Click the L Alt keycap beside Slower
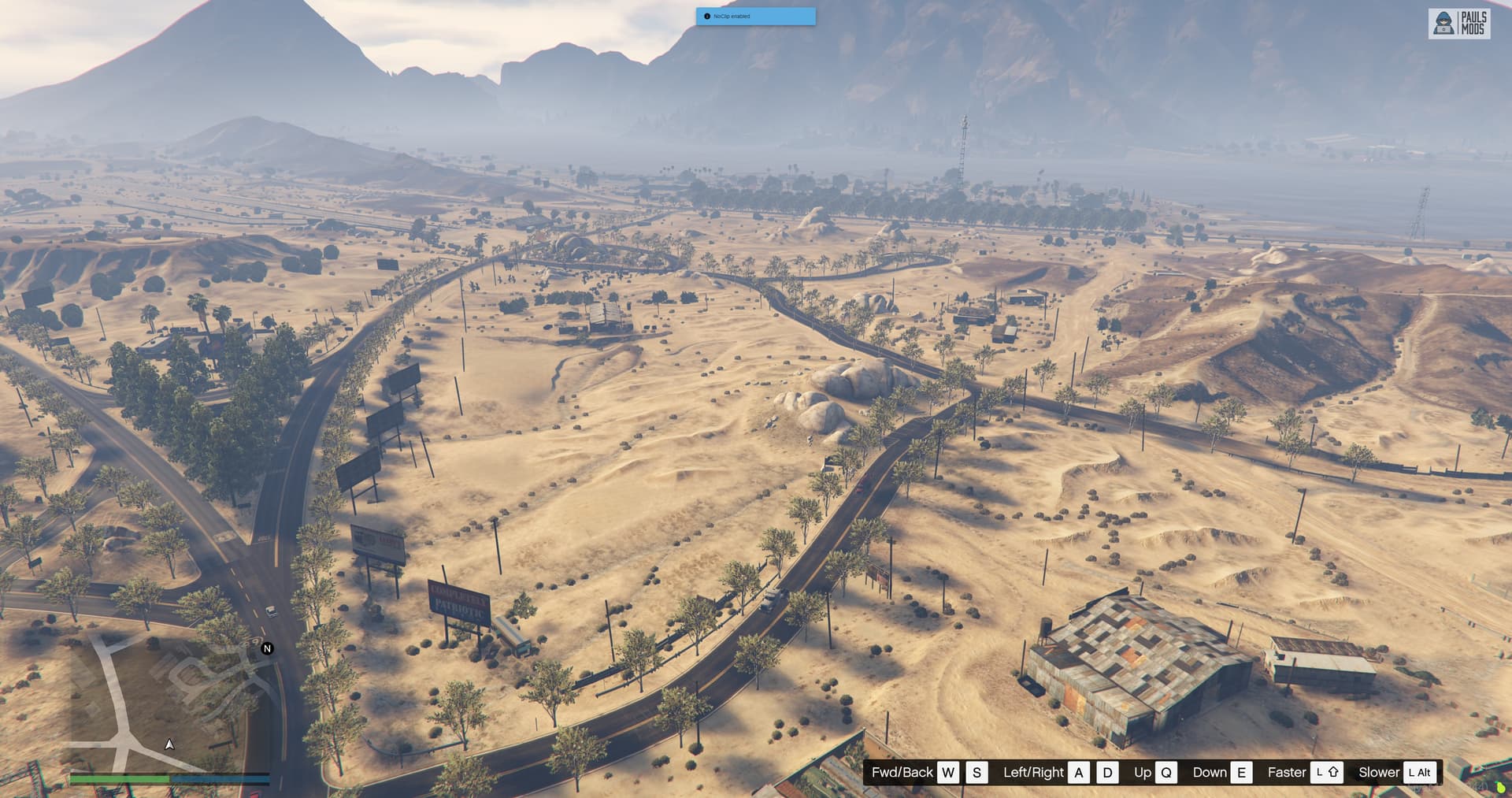Screen dimensions: 1512x798 click(x=1419, y=773)
